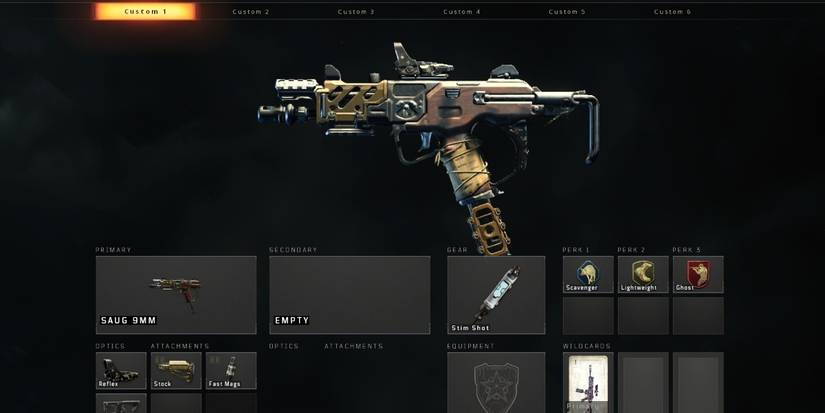Select the Lightweight perk slot

click(x=643, y=274)
